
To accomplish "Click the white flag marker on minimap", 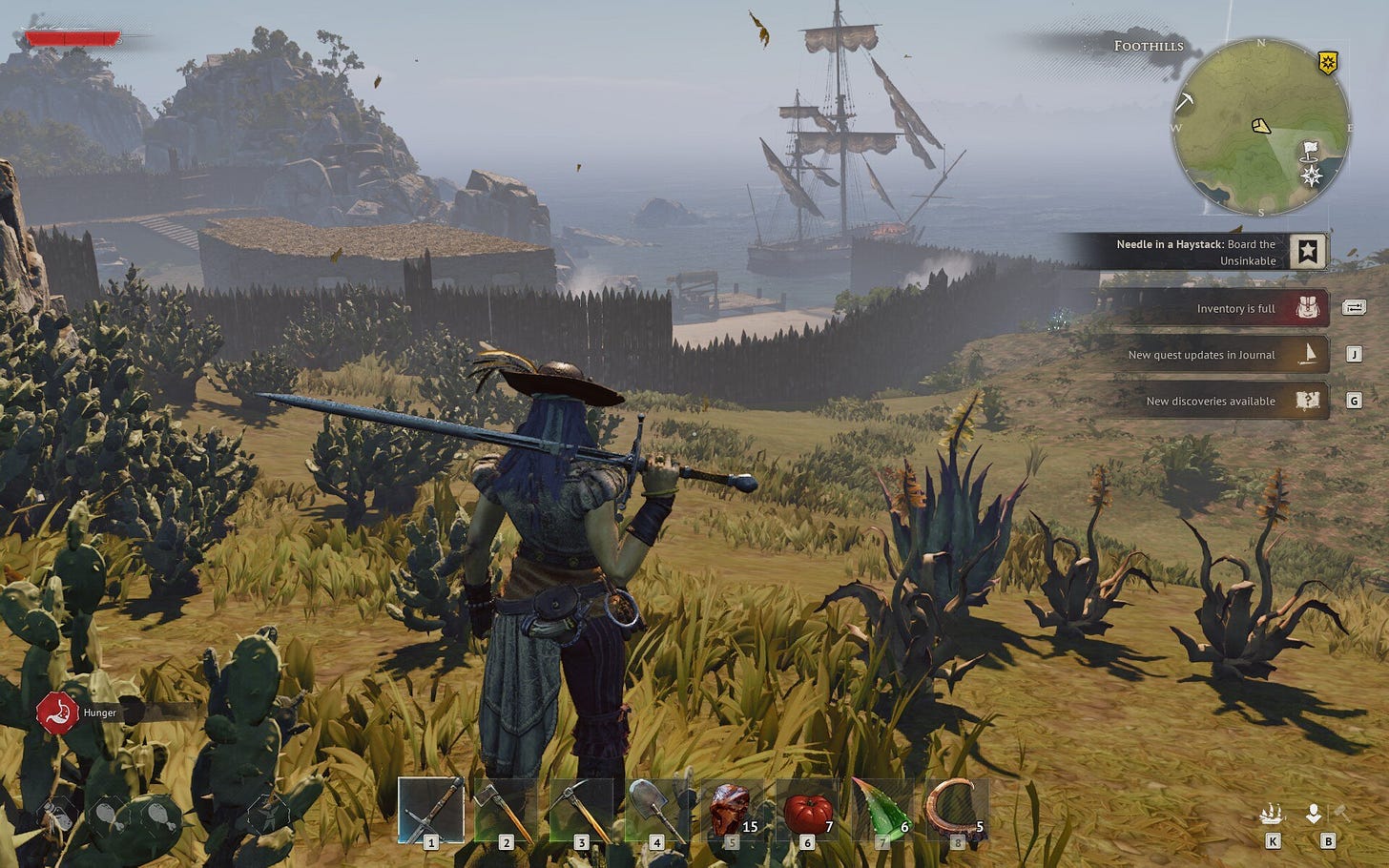I will 1310,151.
